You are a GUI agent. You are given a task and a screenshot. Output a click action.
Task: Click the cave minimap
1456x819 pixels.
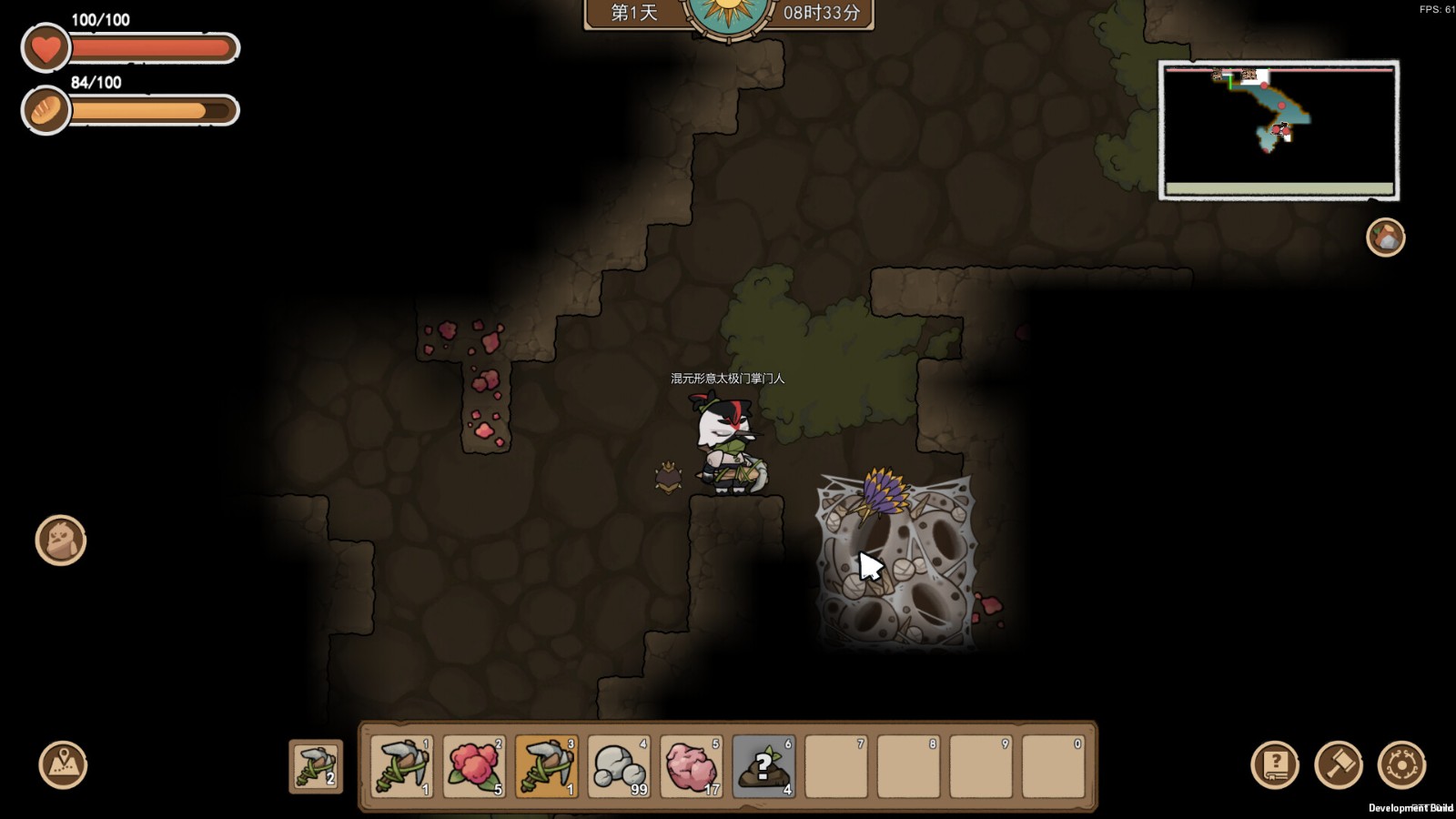(1279, 130)
